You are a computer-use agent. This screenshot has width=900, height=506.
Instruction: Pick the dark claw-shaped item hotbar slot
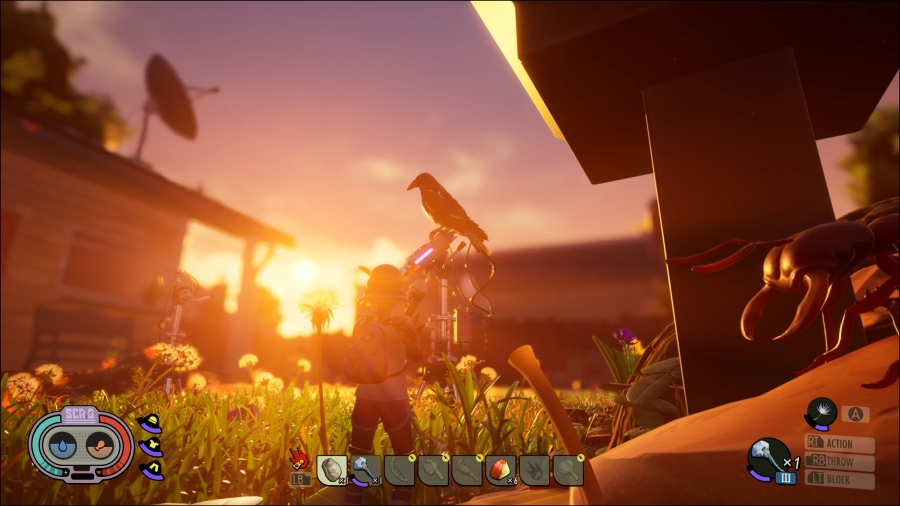click(x=534, y=469)
